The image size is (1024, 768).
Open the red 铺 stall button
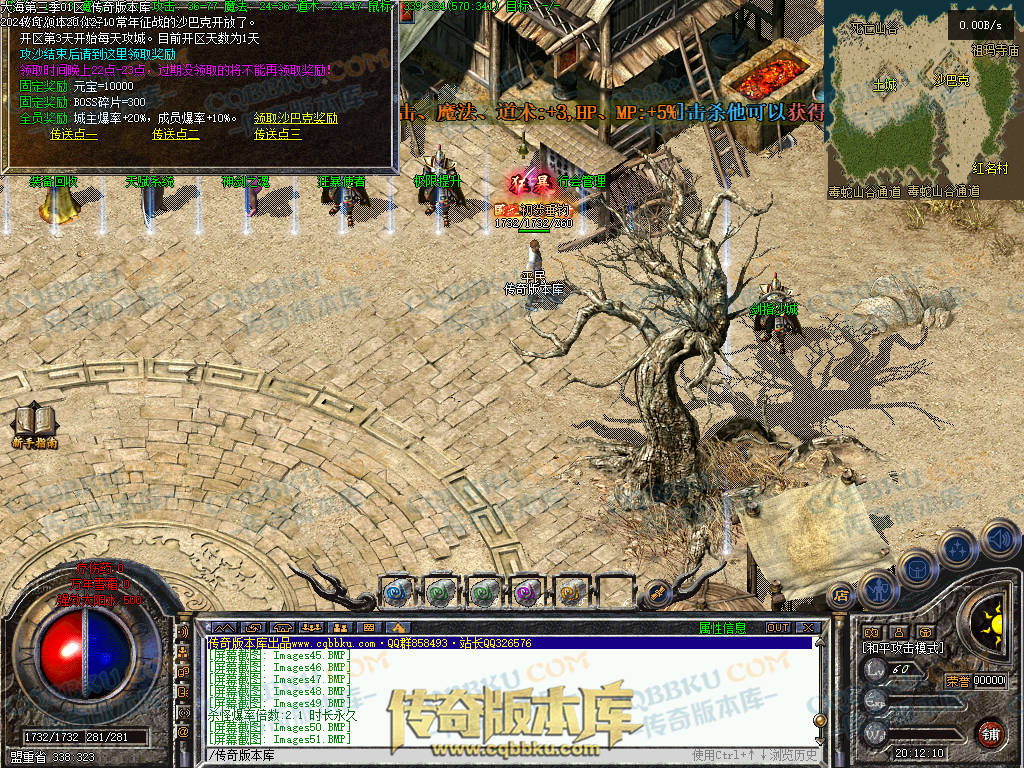[x=990, y=733]
